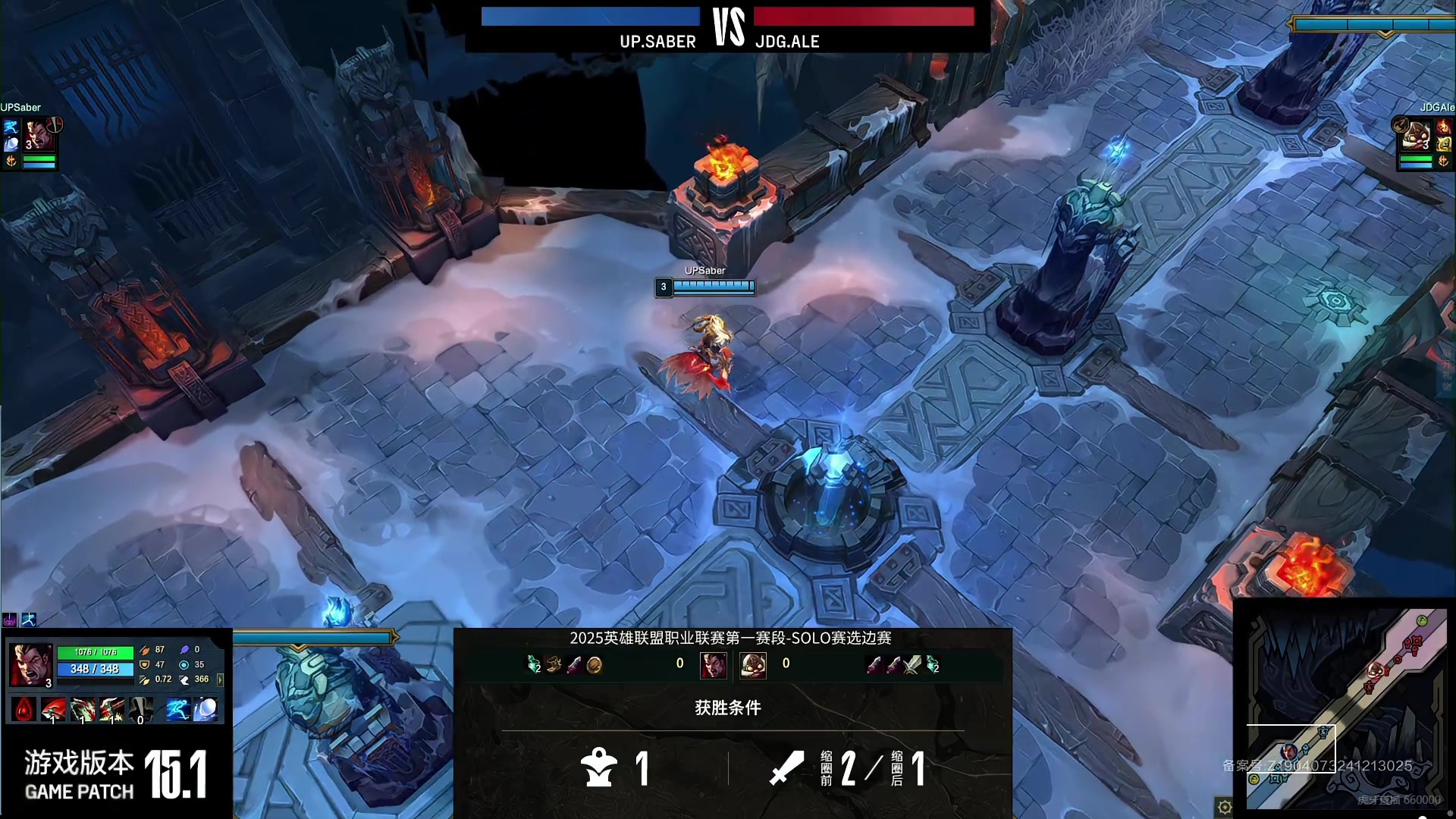The image size is (1456, 819).
Task: Expand the champion stats arrow
Action: tap(221, 679)
